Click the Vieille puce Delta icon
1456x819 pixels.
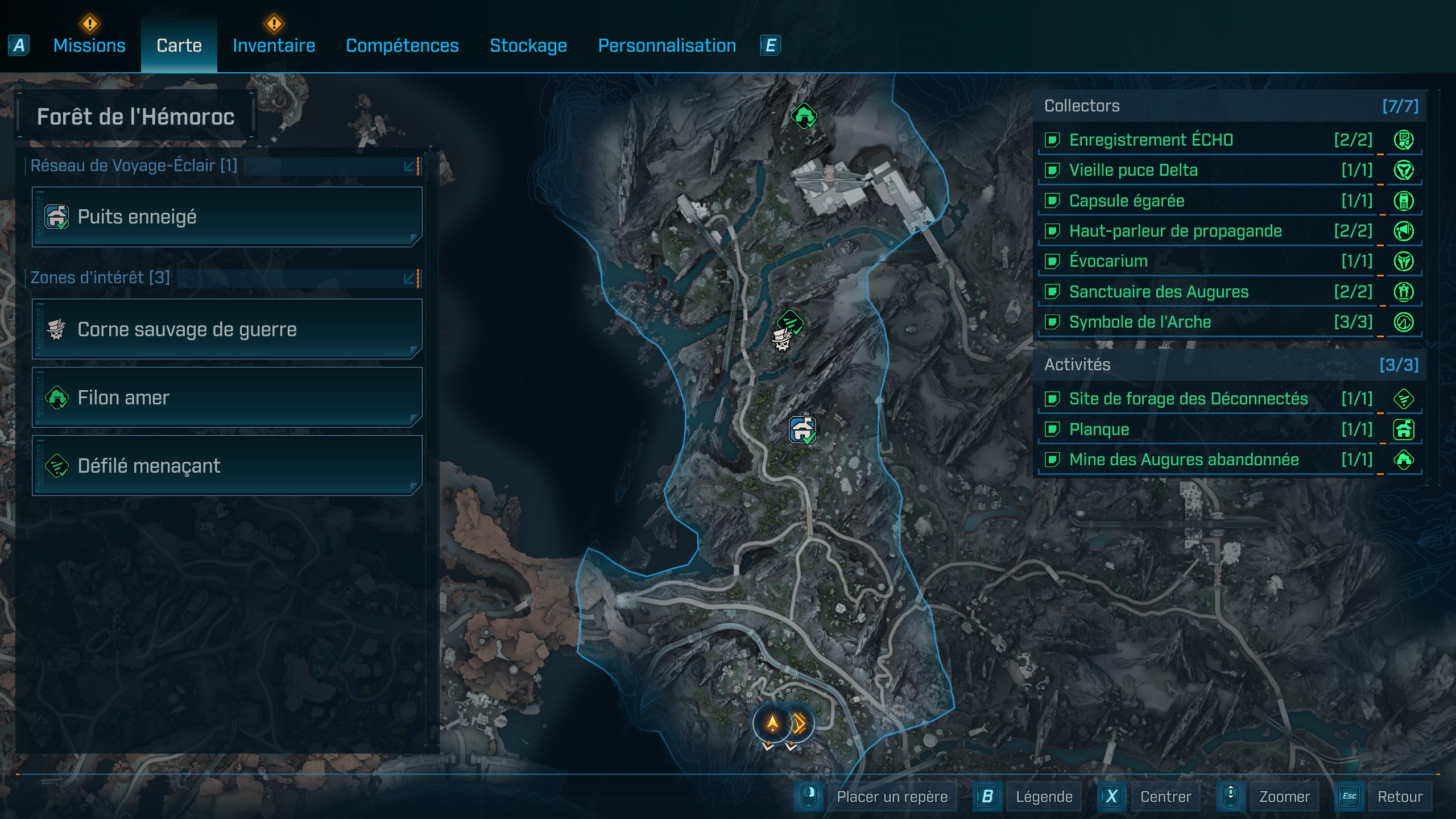pyautogui.click(x=1403, y=171)
